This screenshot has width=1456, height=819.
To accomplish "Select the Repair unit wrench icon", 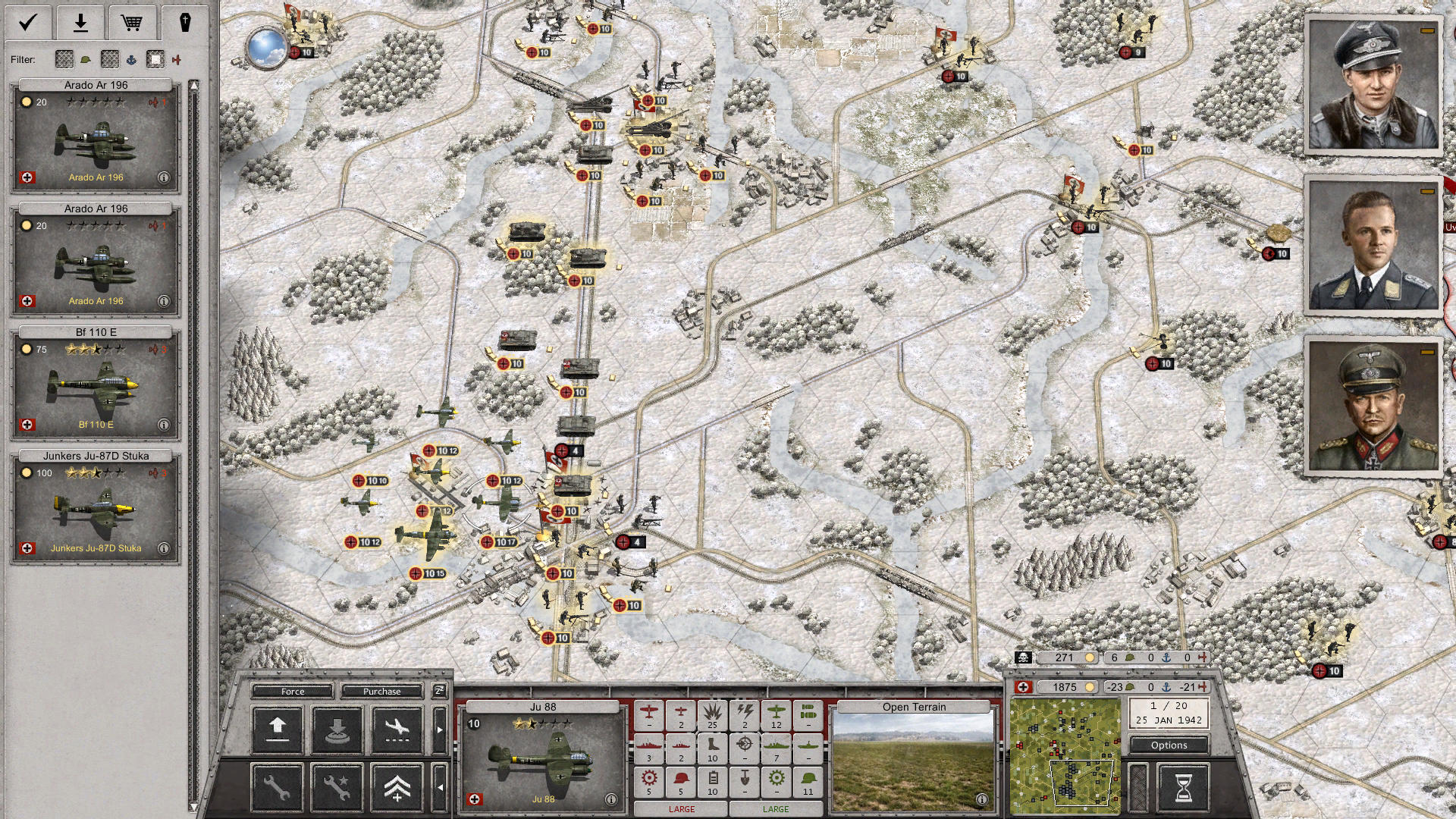I will [277, 789].
